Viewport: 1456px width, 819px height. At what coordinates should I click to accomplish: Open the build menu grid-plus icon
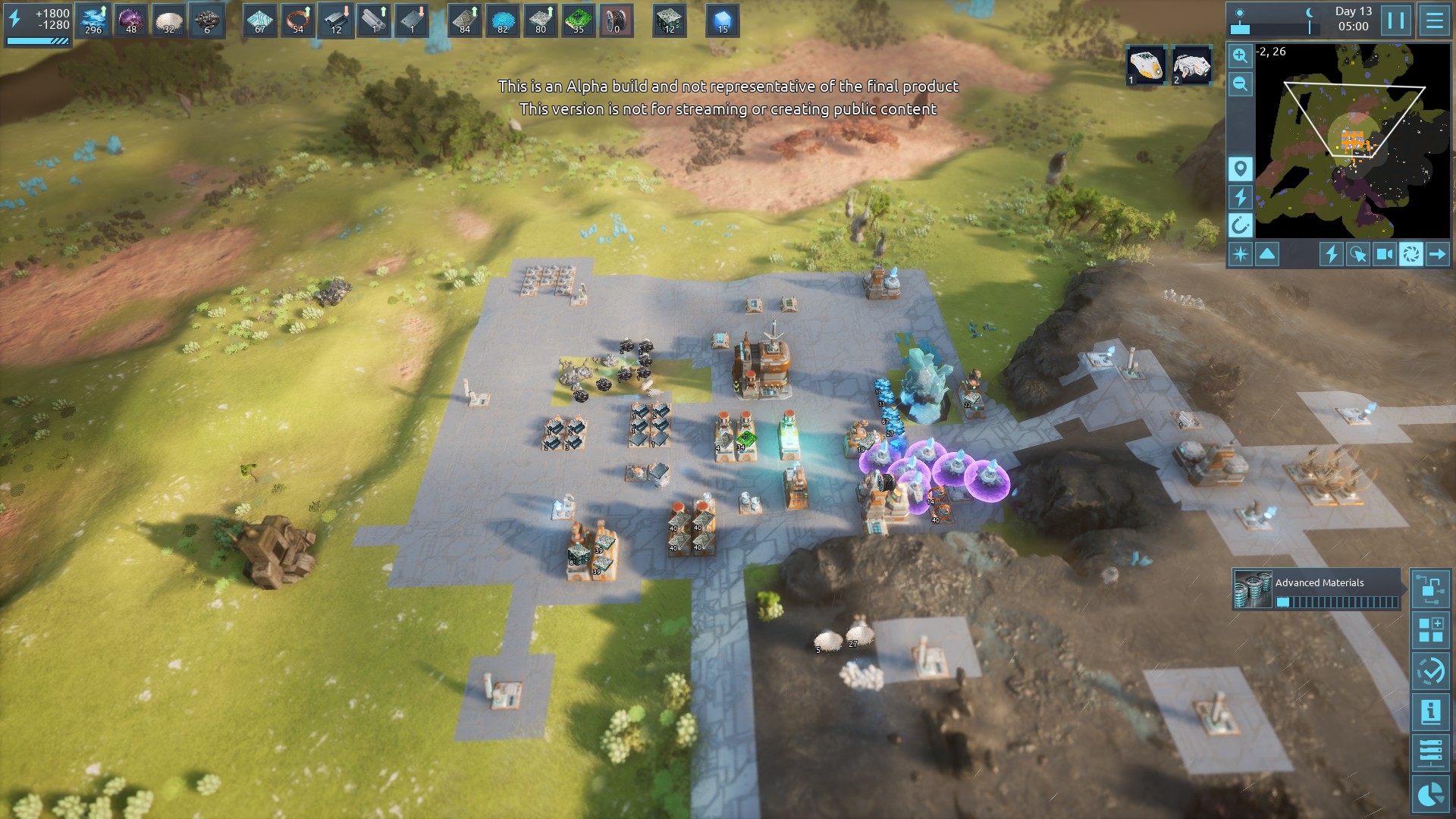pos(1431,630)
